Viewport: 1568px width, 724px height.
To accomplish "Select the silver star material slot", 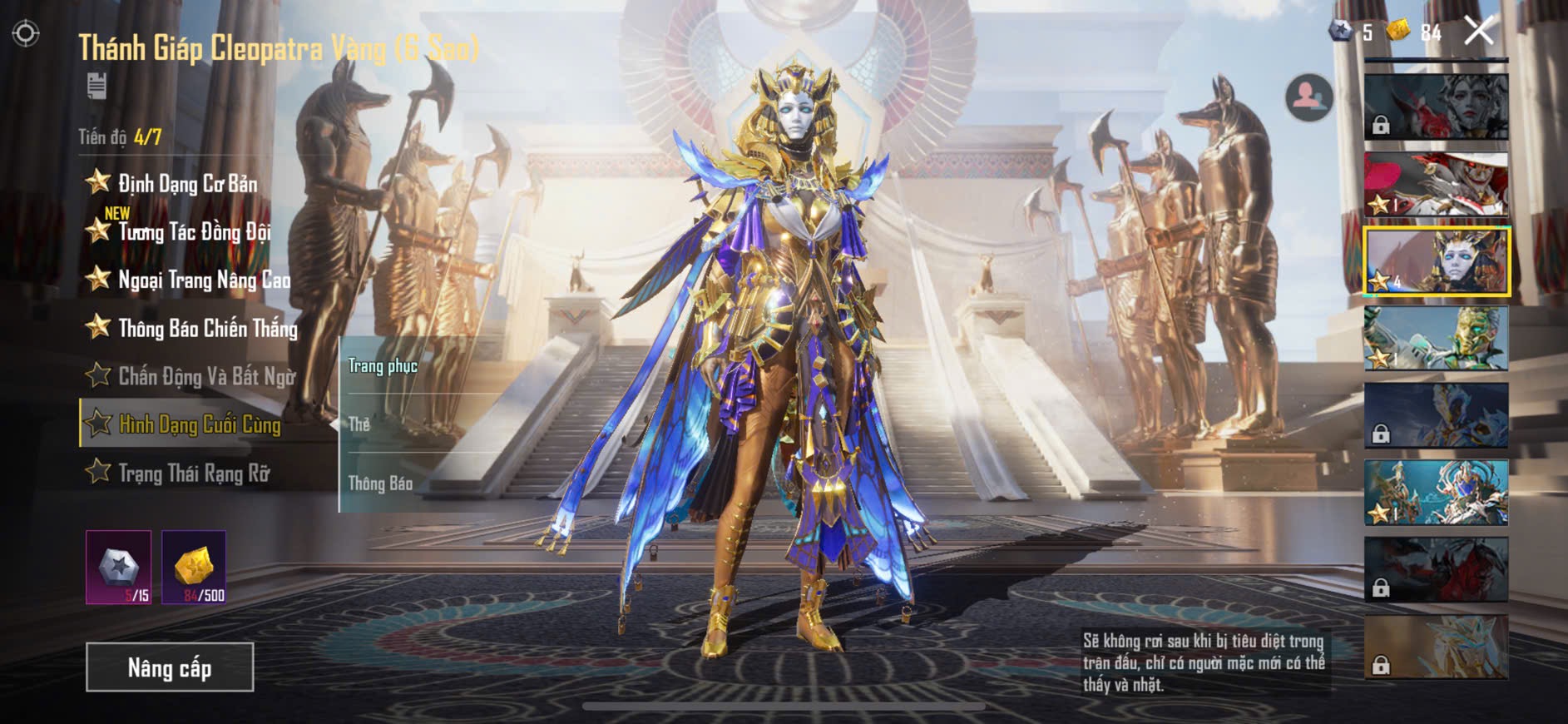I will coord(119,567).
